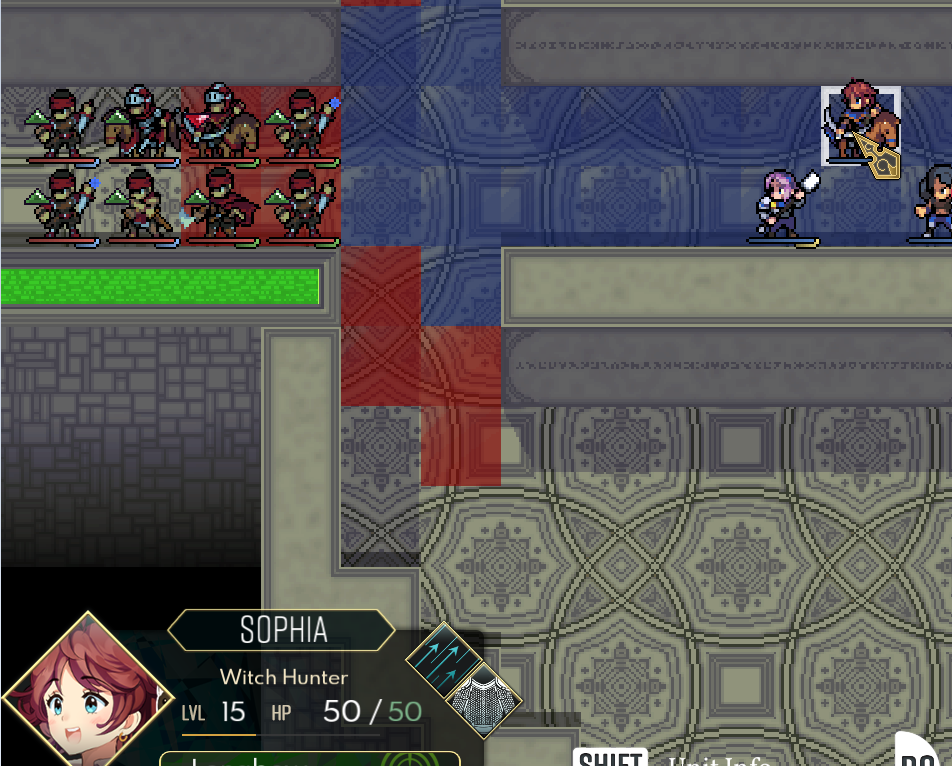This screenshot has height=767, width=952.
Task: Select the purple-haired ally unit
Action: point(782,205)
